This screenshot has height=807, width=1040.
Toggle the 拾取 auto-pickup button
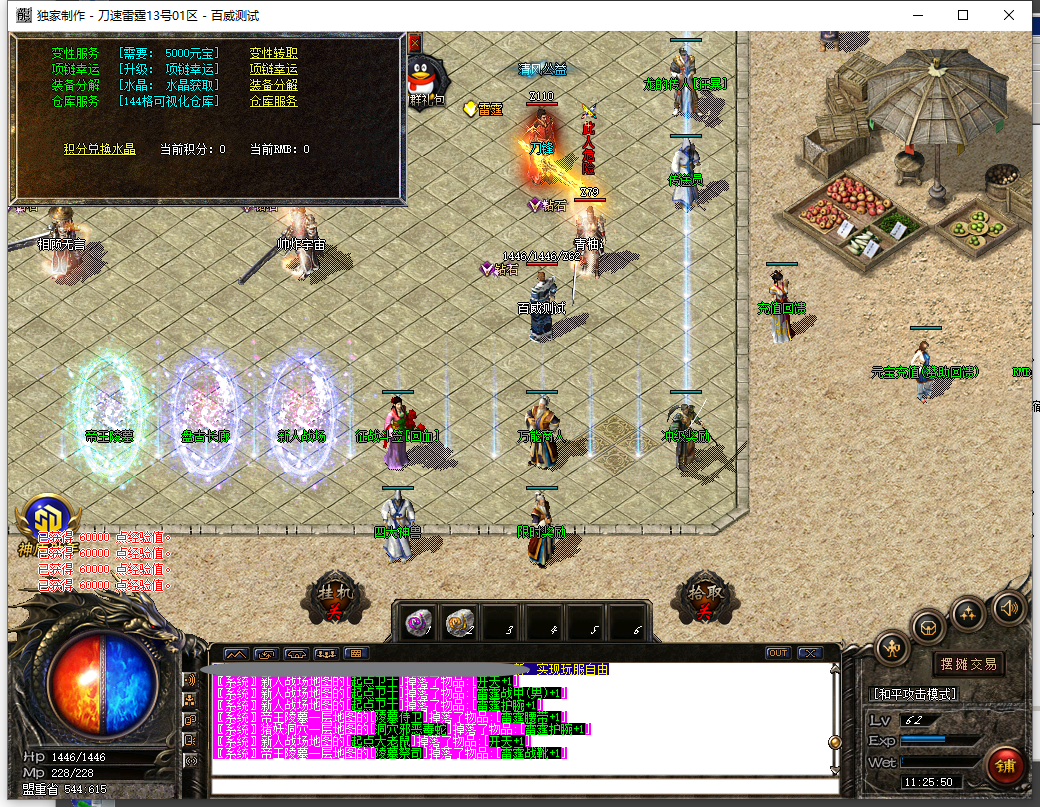pyautogui.click(x=702, y=598)
